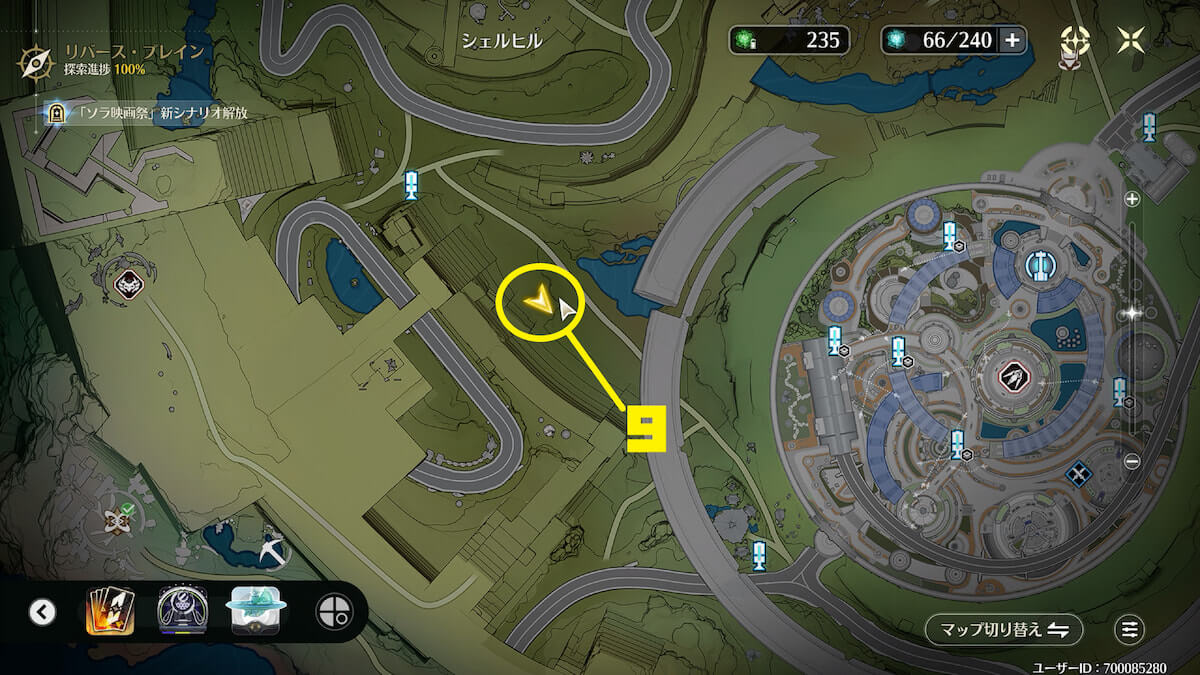Open the リバース・ブレイン exploration progress compass
1200x675 pixels.
point(35,61)
